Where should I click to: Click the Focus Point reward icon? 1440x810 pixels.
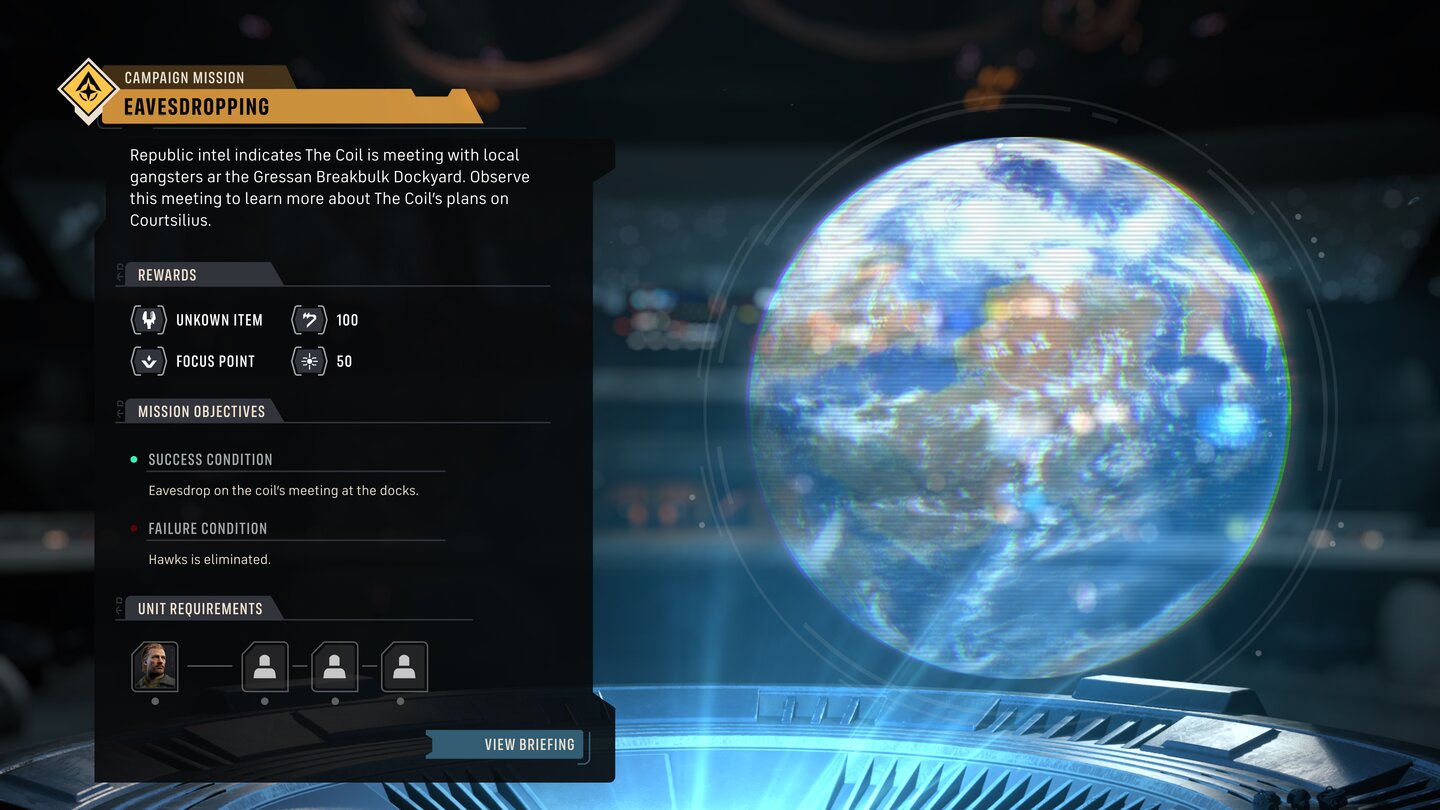(148, 361)
